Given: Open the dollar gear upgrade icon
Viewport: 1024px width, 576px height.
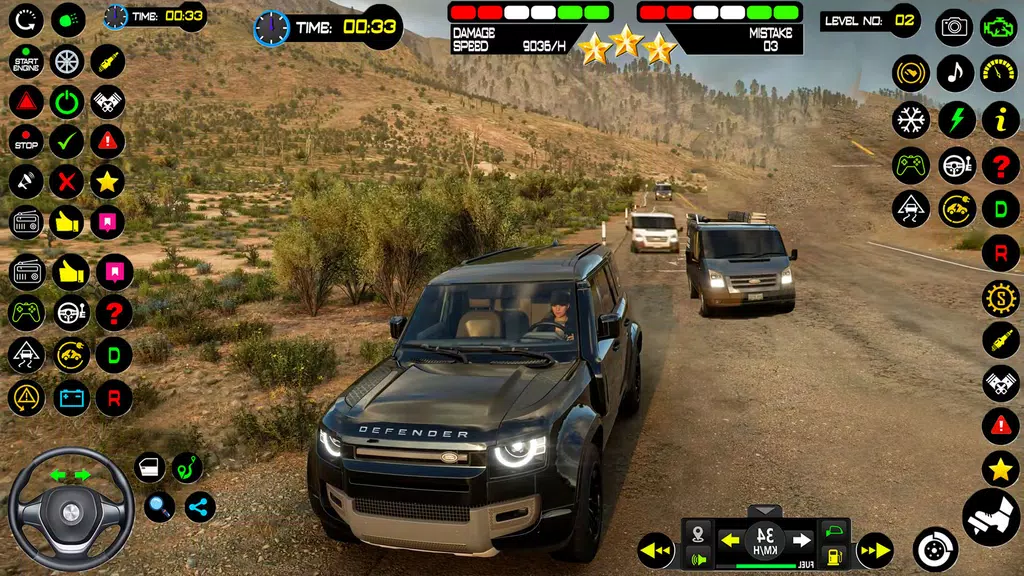Looking at the screenshot, I should (1000, 298).
